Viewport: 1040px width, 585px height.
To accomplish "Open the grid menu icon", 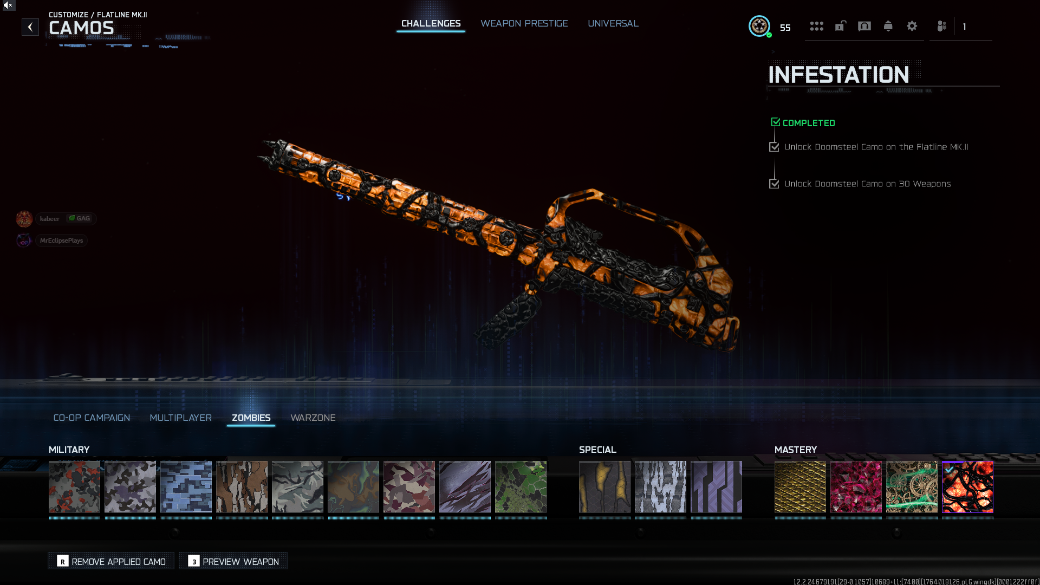I will 817,27.
